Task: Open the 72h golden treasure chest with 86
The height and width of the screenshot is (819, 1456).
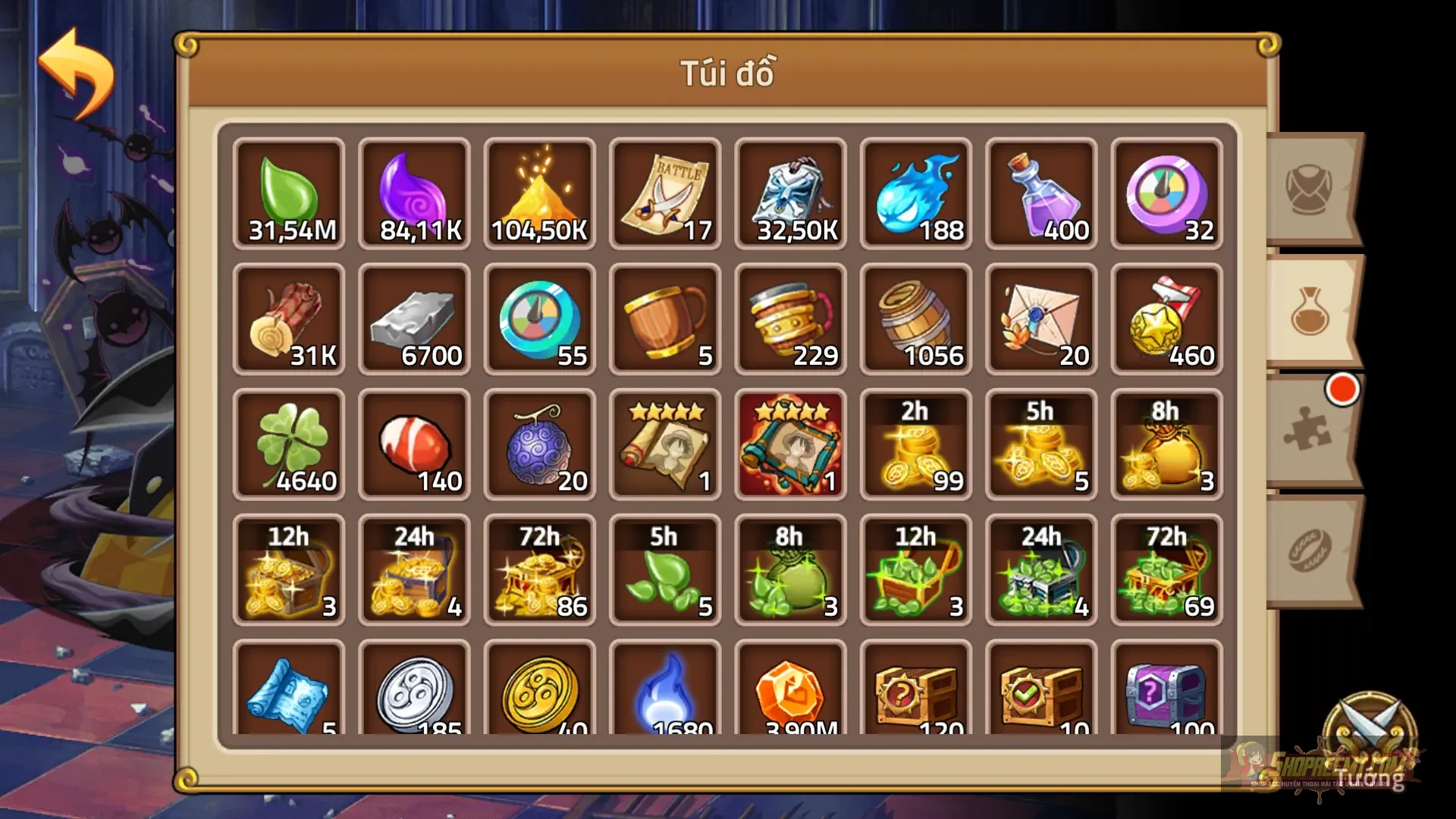Action: point(539,569)
